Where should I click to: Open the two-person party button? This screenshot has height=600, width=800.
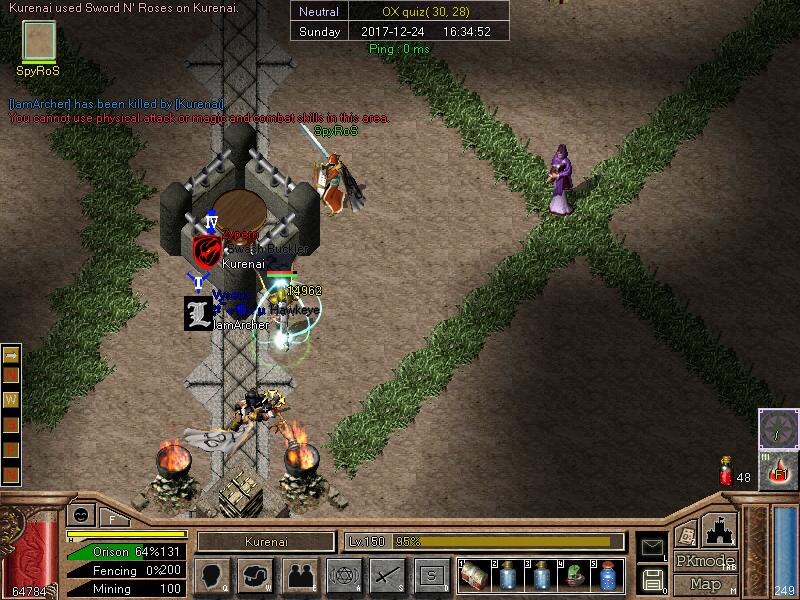click(x=300, y=575)
